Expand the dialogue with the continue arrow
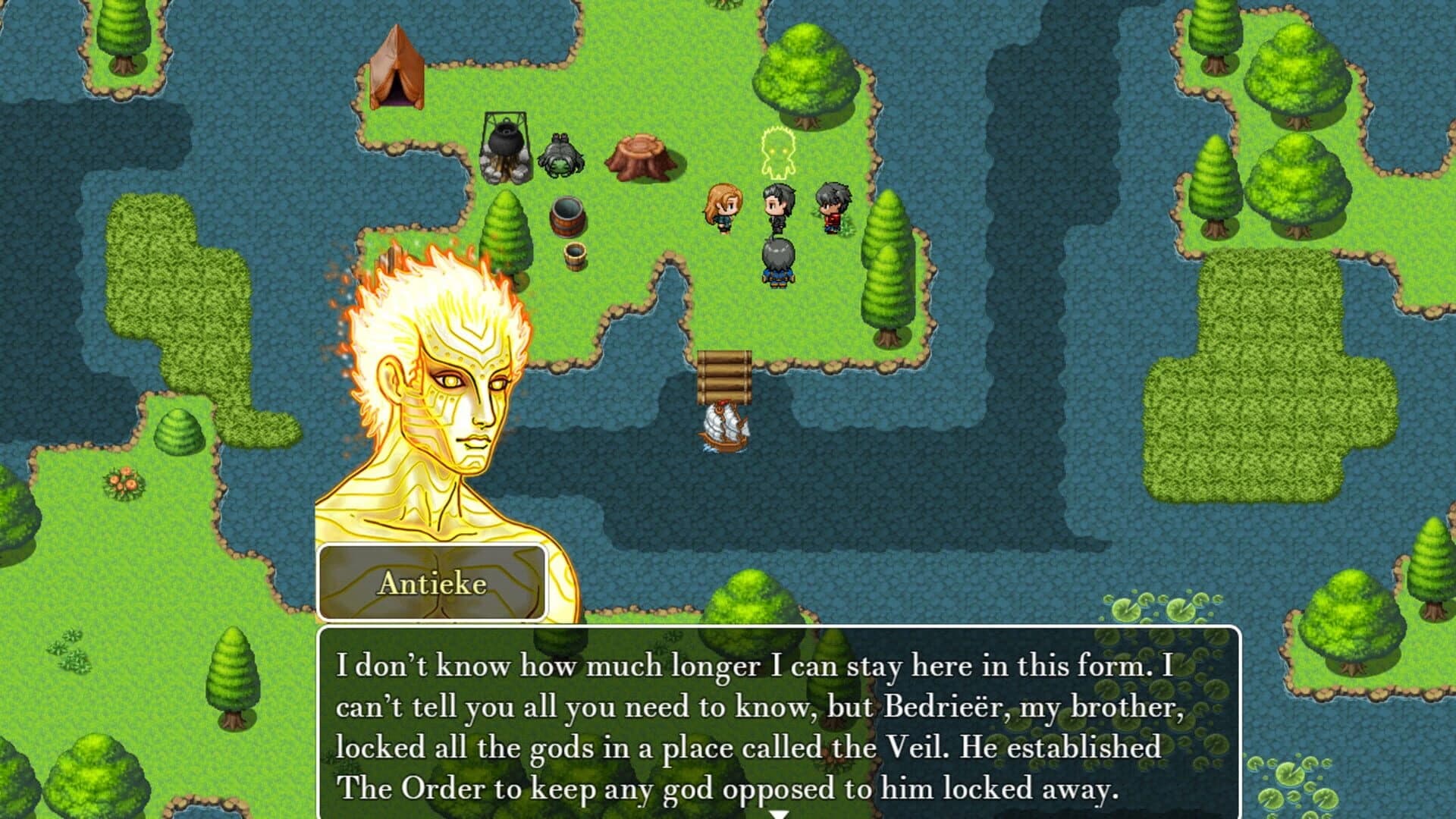This screenshot has width=1456, height=819. [778, 813]
